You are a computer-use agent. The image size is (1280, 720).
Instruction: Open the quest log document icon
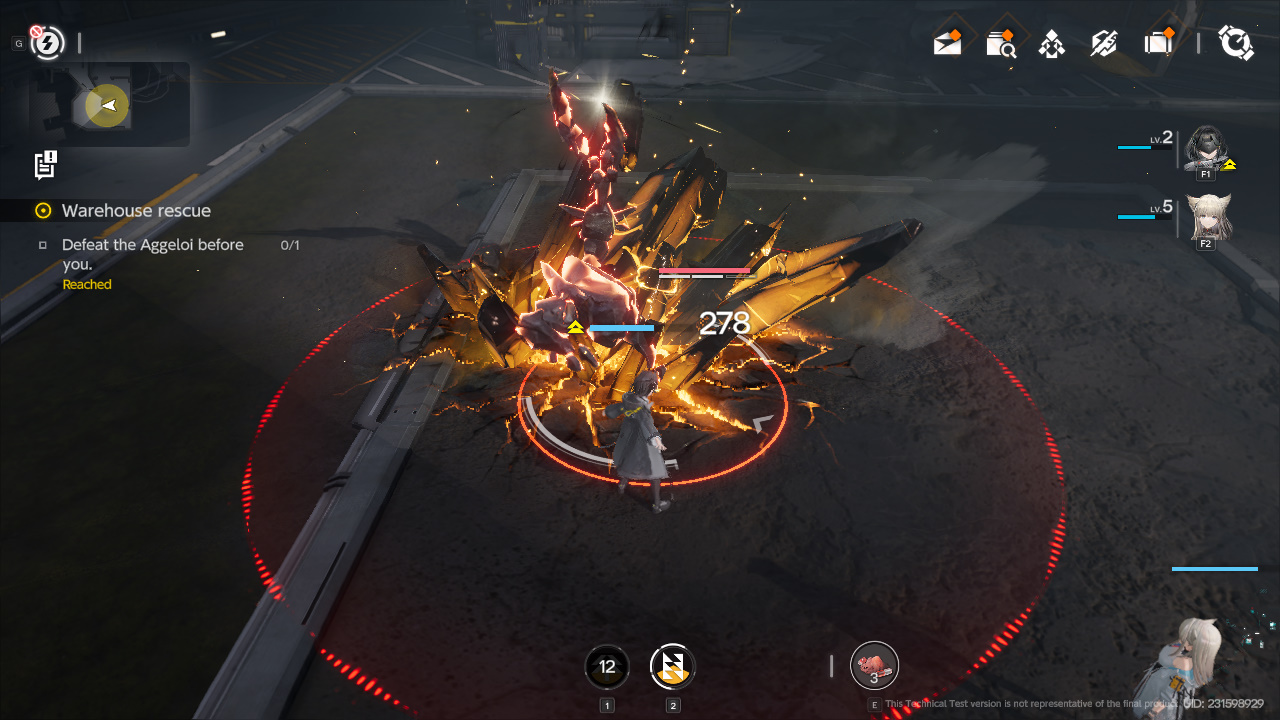(x=45, y=165)
